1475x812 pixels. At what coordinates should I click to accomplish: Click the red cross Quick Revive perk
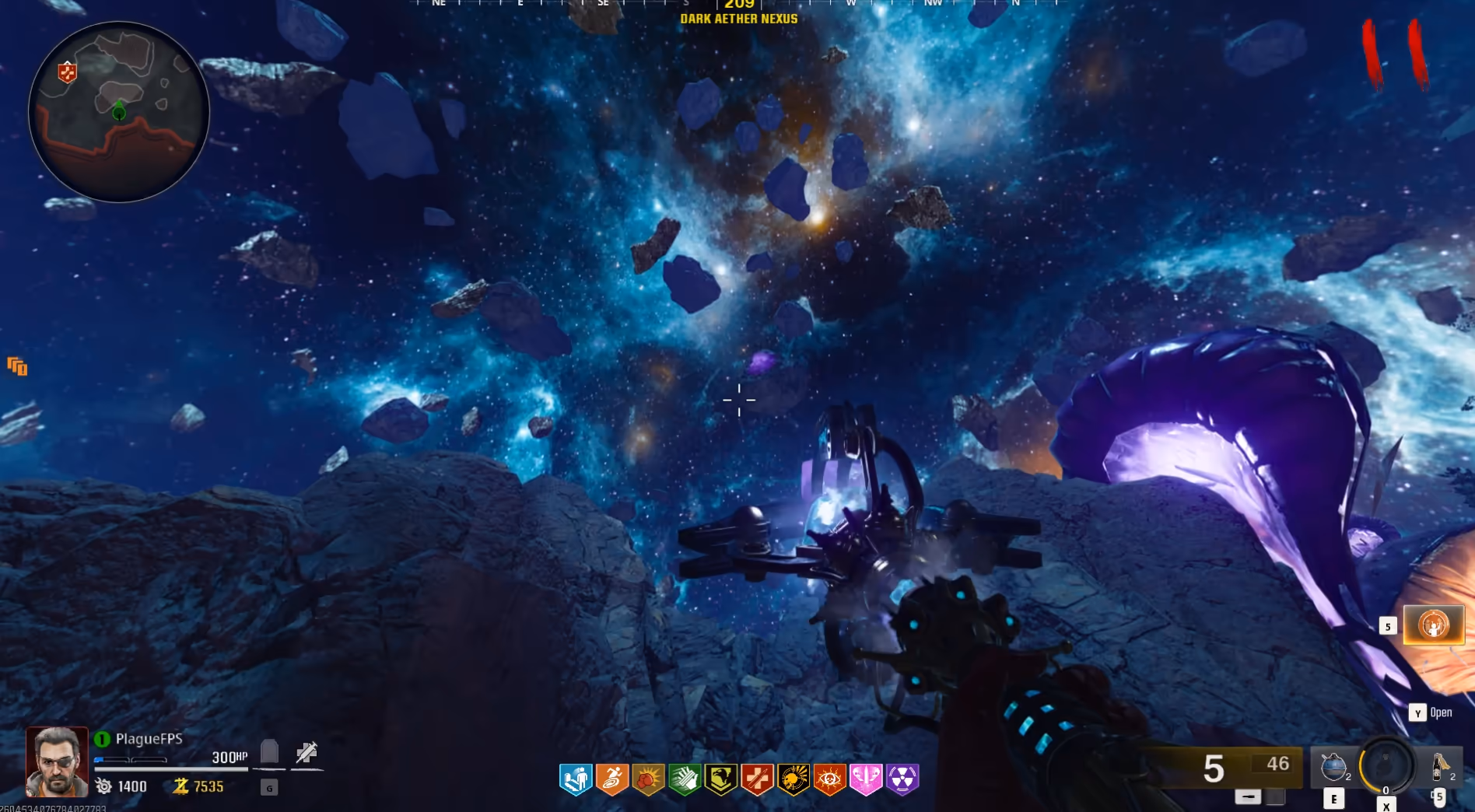point(757,779)
